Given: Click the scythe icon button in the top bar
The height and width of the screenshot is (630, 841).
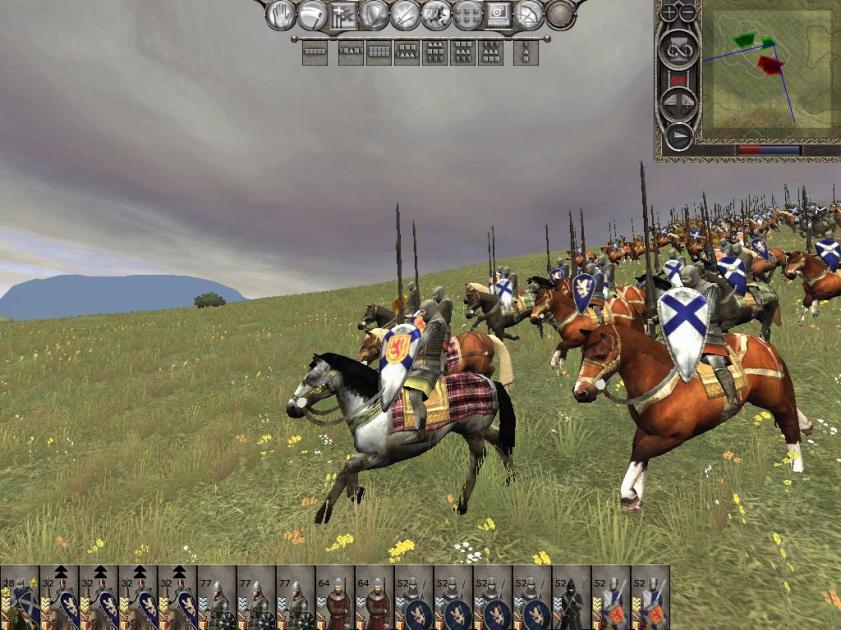Looking at the screenshot, I should point(311,14).
